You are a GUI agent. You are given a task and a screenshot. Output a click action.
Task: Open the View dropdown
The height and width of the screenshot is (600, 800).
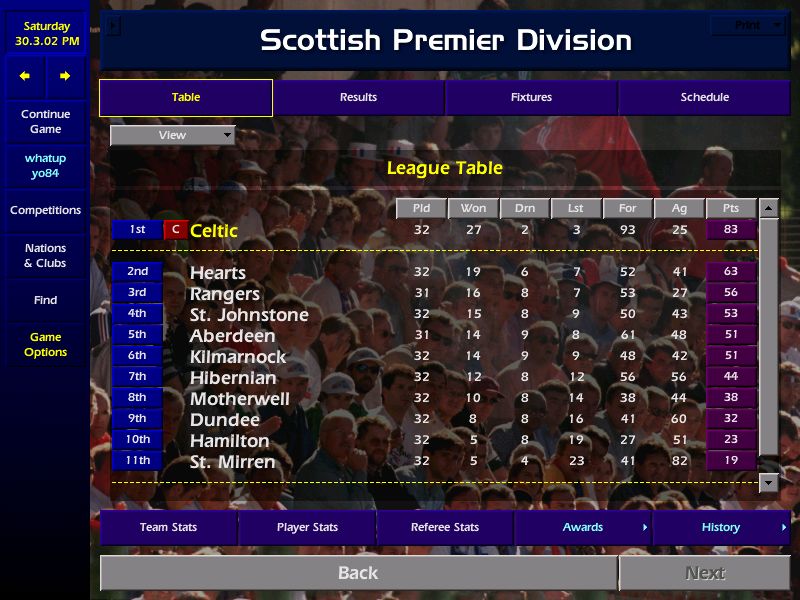(x=172, y=135)
